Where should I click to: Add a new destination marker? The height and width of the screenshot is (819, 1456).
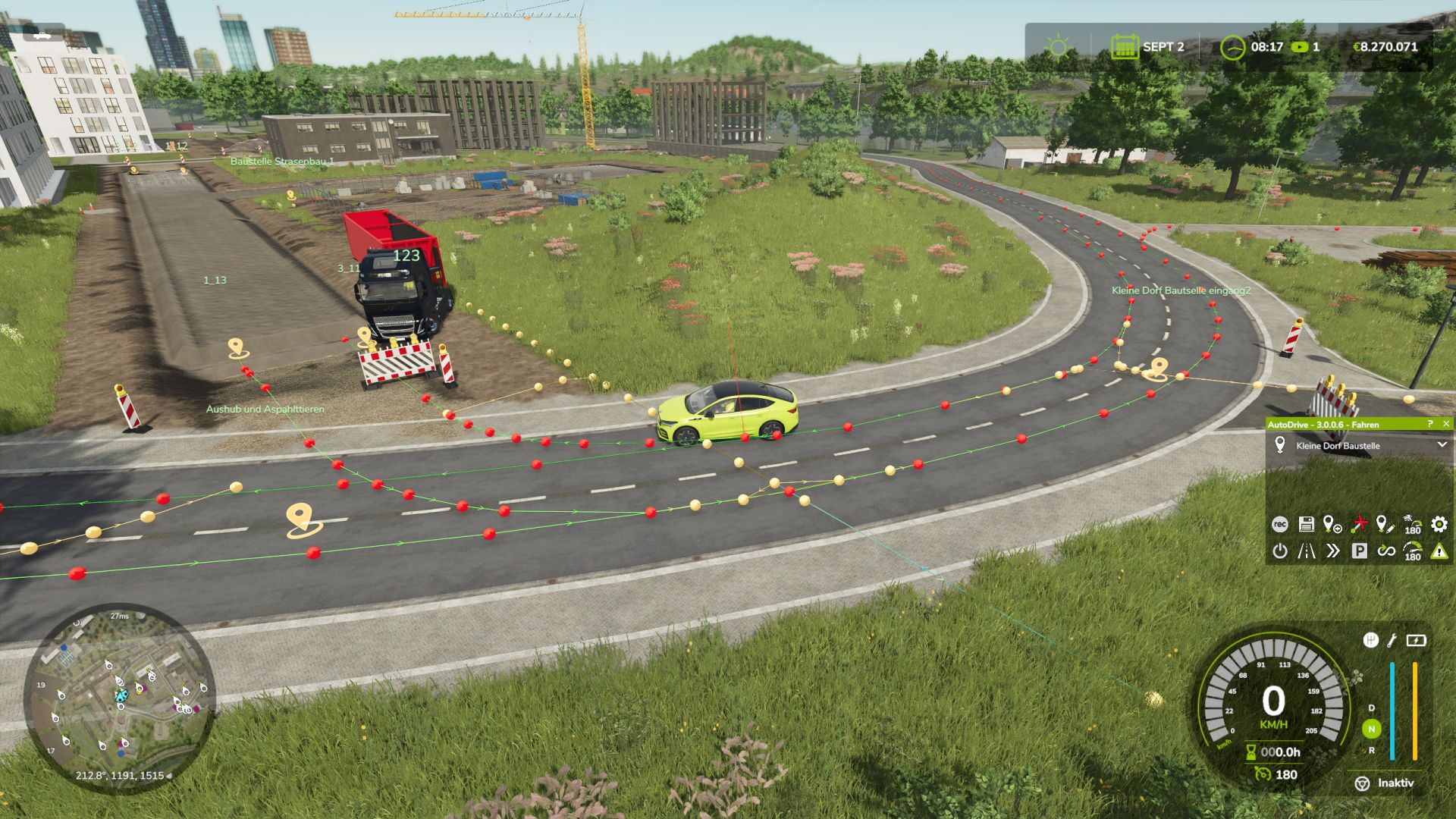tap(1332, 524)
